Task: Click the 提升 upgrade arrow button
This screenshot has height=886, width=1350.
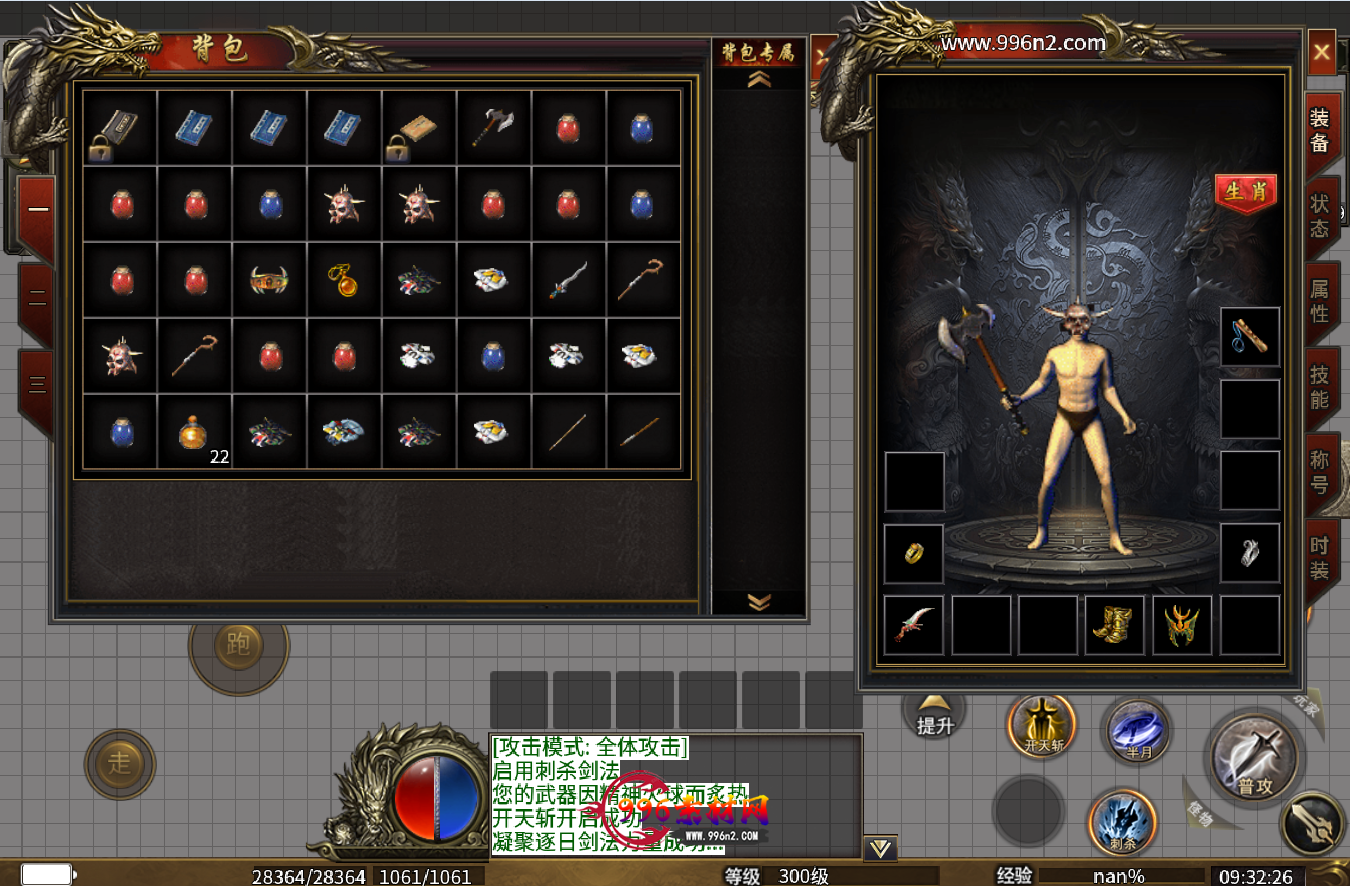Action: coord(935,716)
